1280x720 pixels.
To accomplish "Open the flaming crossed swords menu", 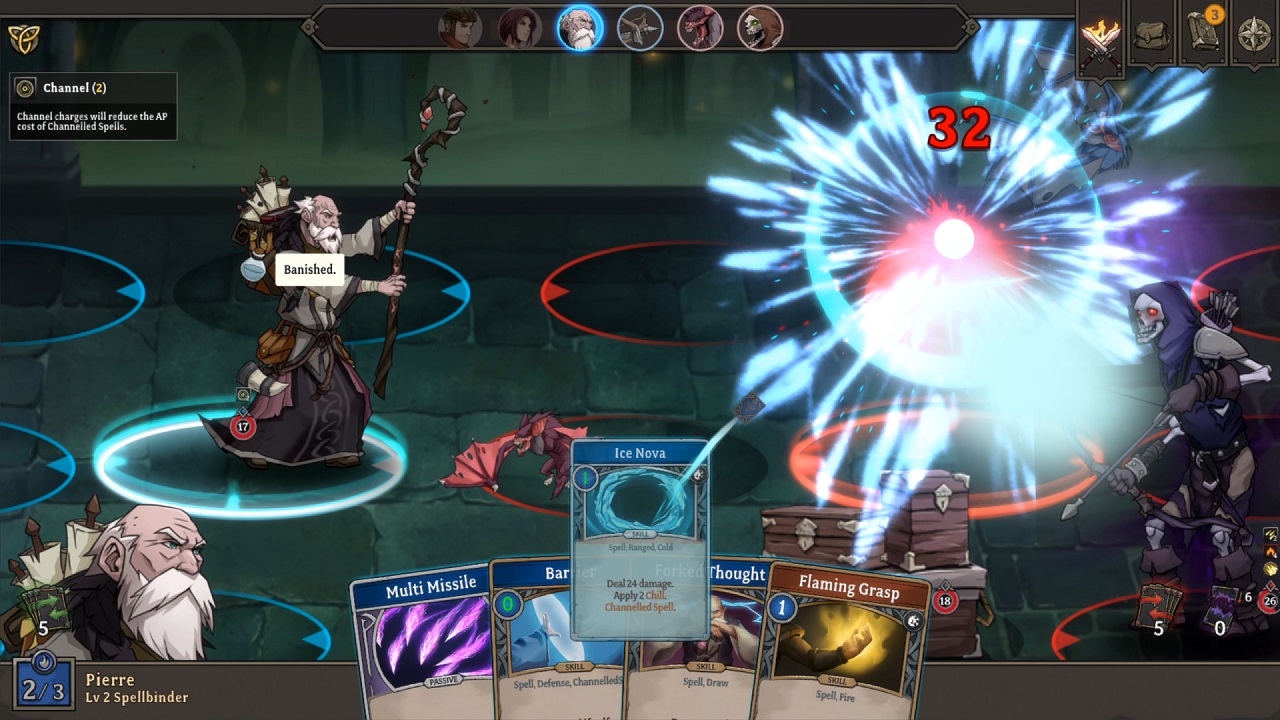I will point(1100,38).
